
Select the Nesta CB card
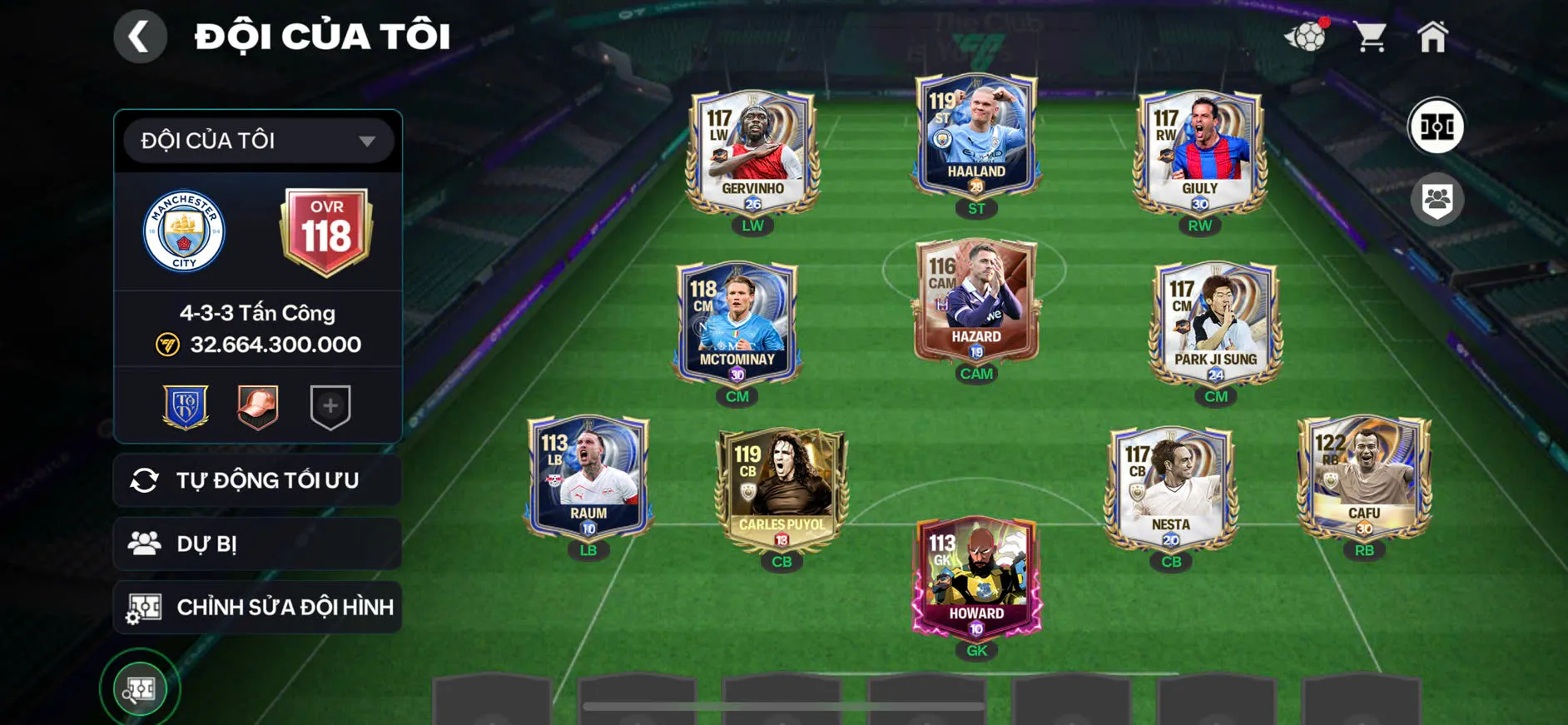click(1170, 489)
